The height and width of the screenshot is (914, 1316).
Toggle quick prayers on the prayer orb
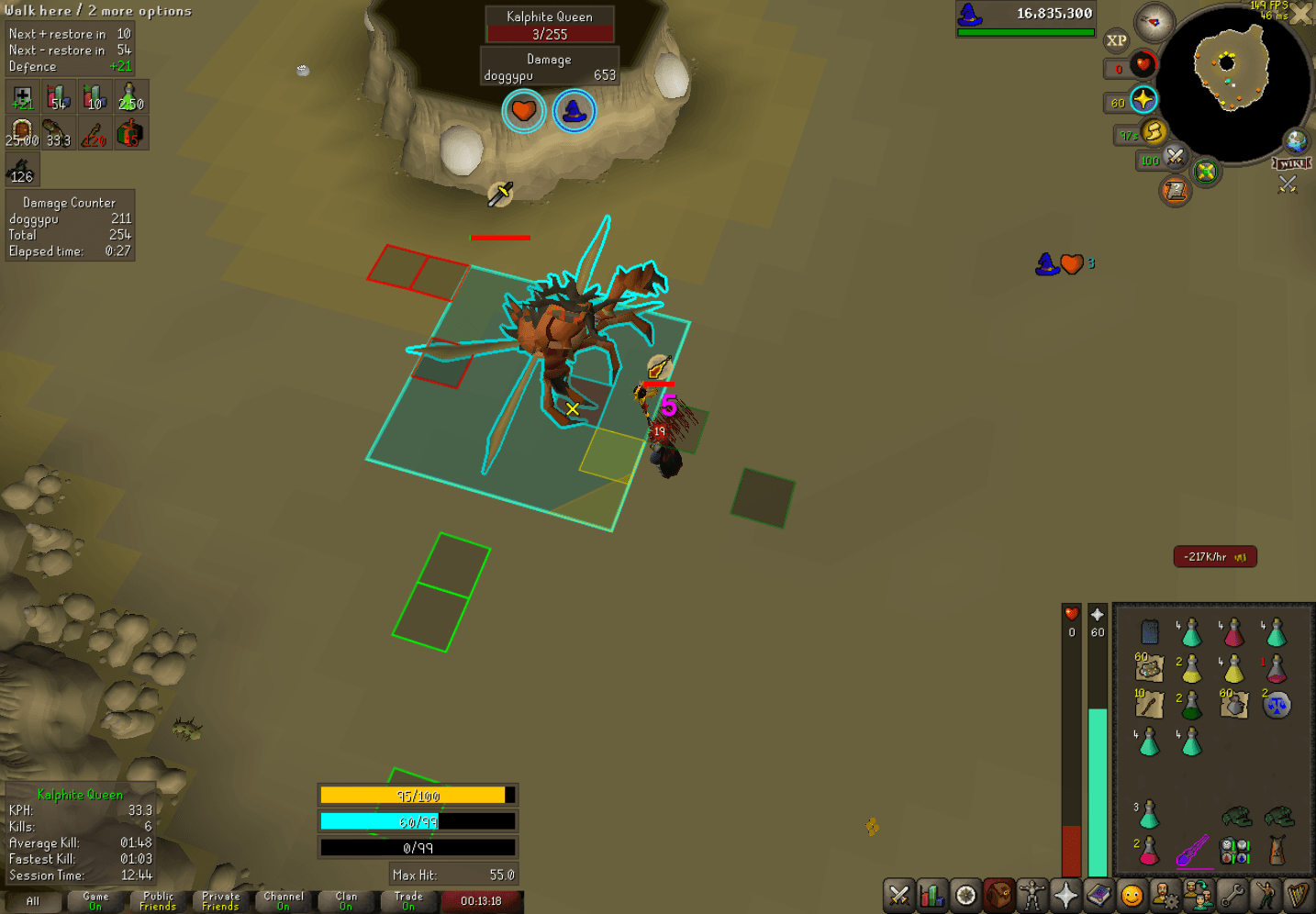point(1143,99)
